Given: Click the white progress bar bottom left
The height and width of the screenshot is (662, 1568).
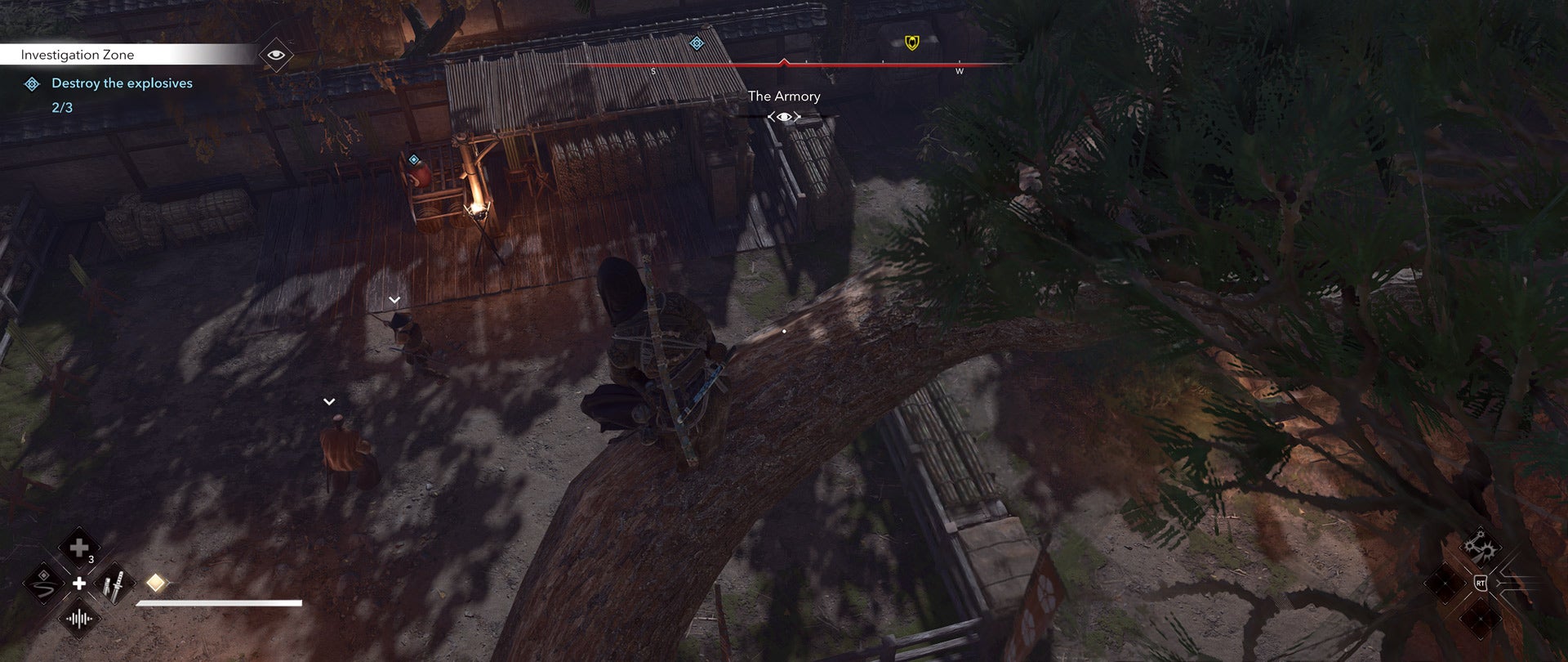Looking at the screenshot, I should click(219, 603).
